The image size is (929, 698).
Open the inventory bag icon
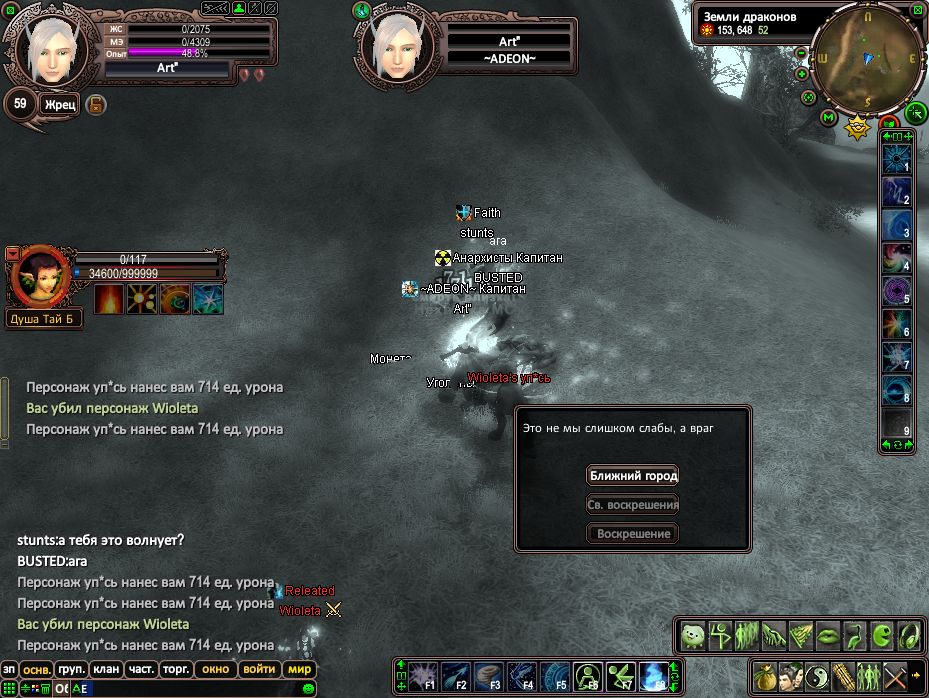click(764, 673)
